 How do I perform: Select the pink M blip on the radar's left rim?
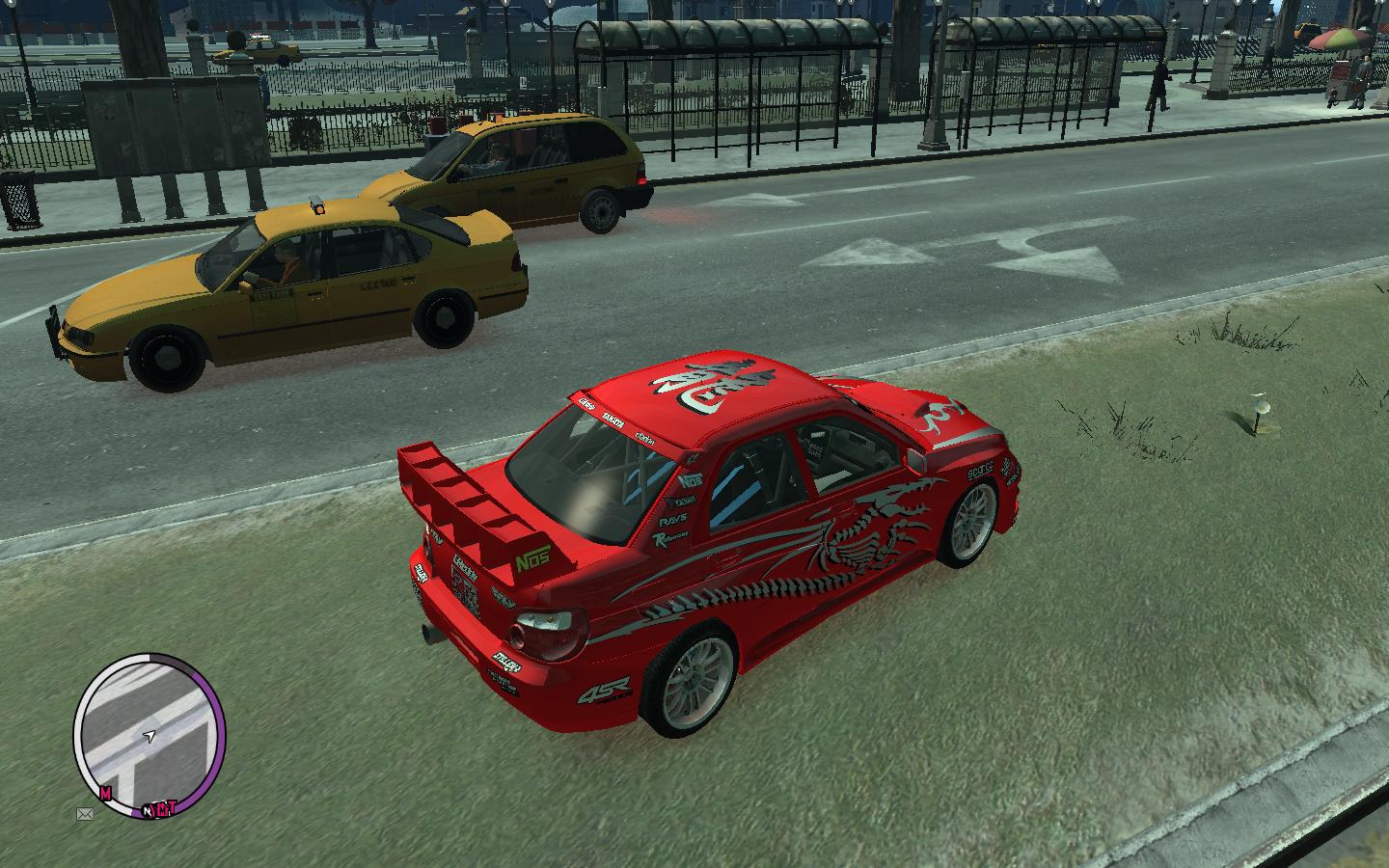[x=104, y=794]
